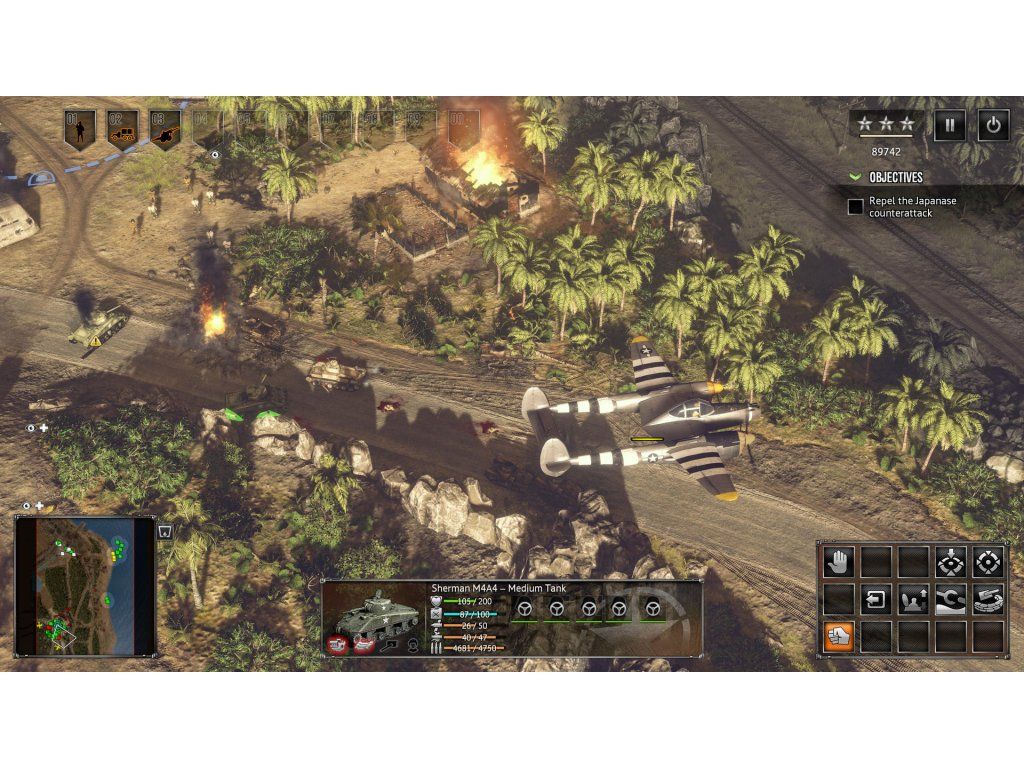Choose the target with down-arrow command
1024x768 pixels.
point(949,562)
